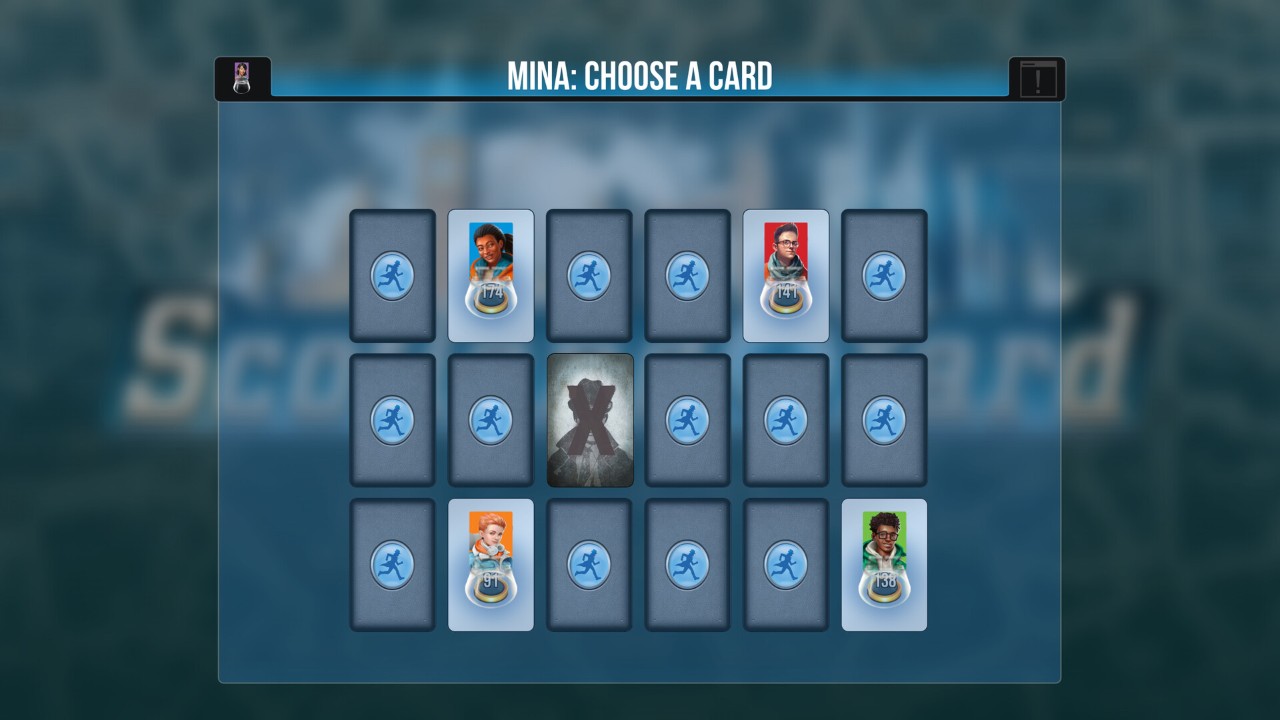Click the exclamation icon at the top right
This screenshot has width=1280, height=720.
1039,75
